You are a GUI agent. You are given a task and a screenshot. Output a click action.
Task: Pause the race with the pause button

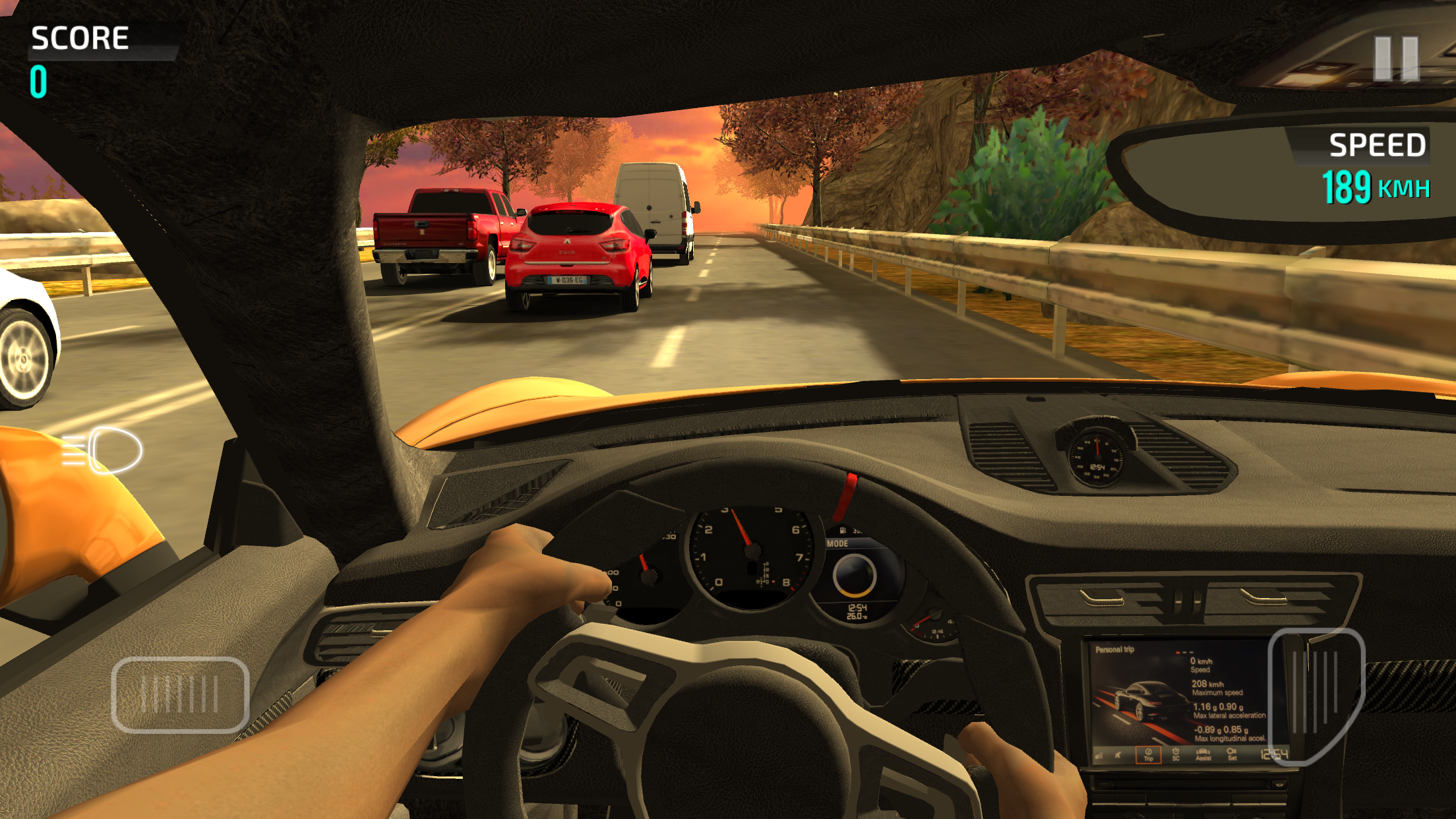pyautogui.click(x=1395, y=59)
